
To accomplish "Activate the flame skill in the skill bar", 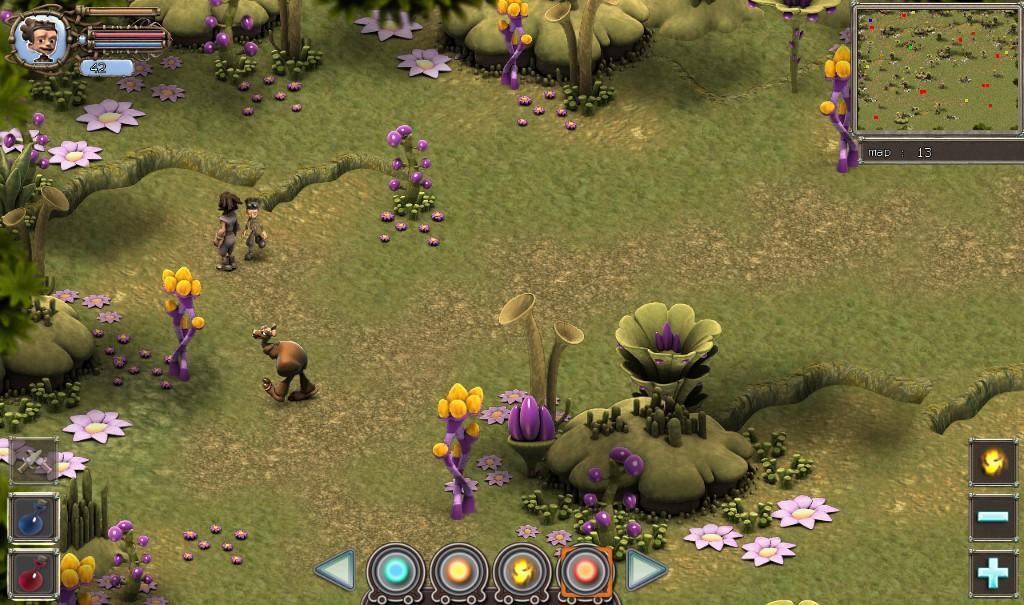I will pos(523,572).
